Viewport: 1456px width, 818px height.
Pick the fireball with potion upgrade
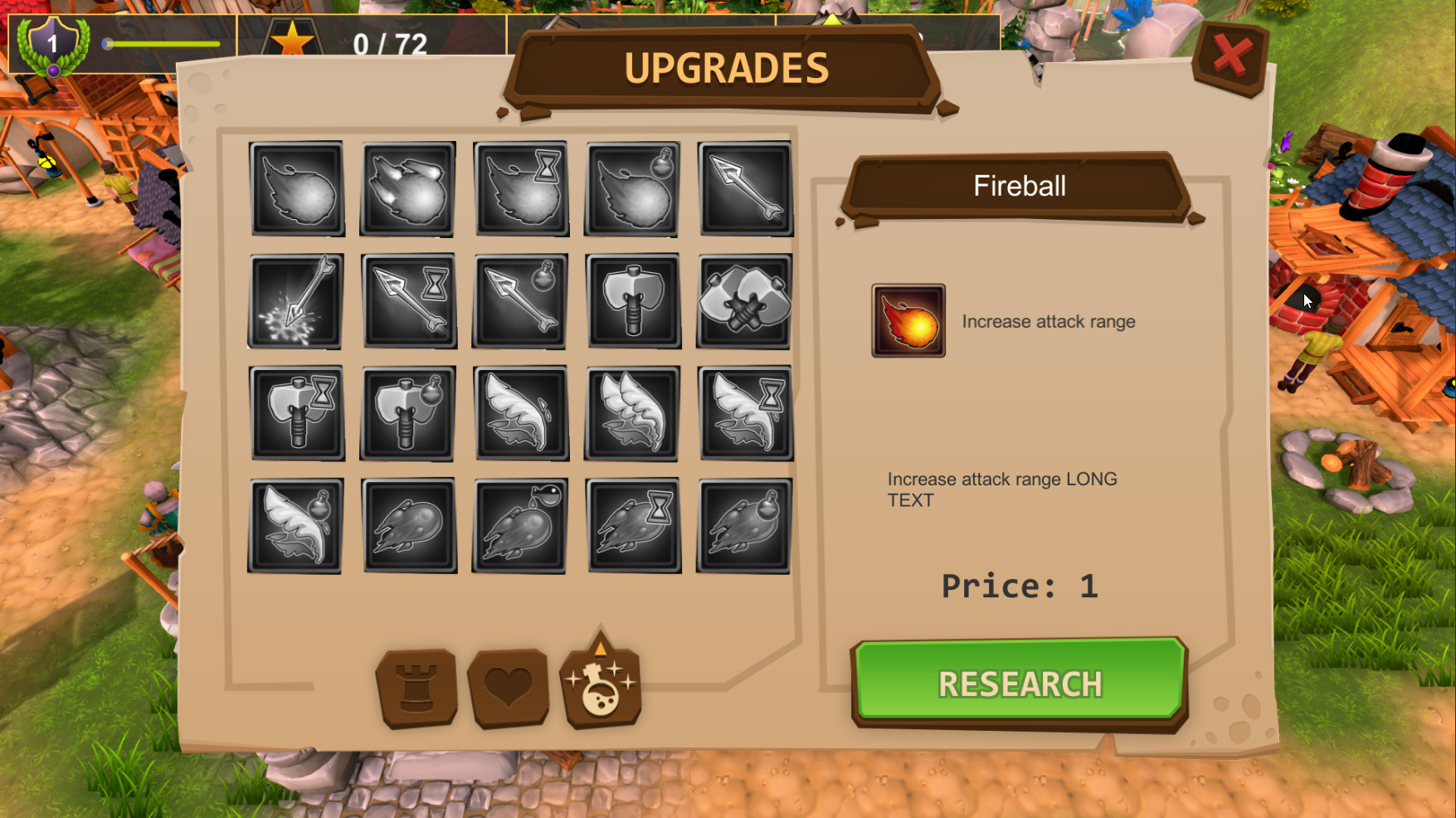[x=631, y=189]
